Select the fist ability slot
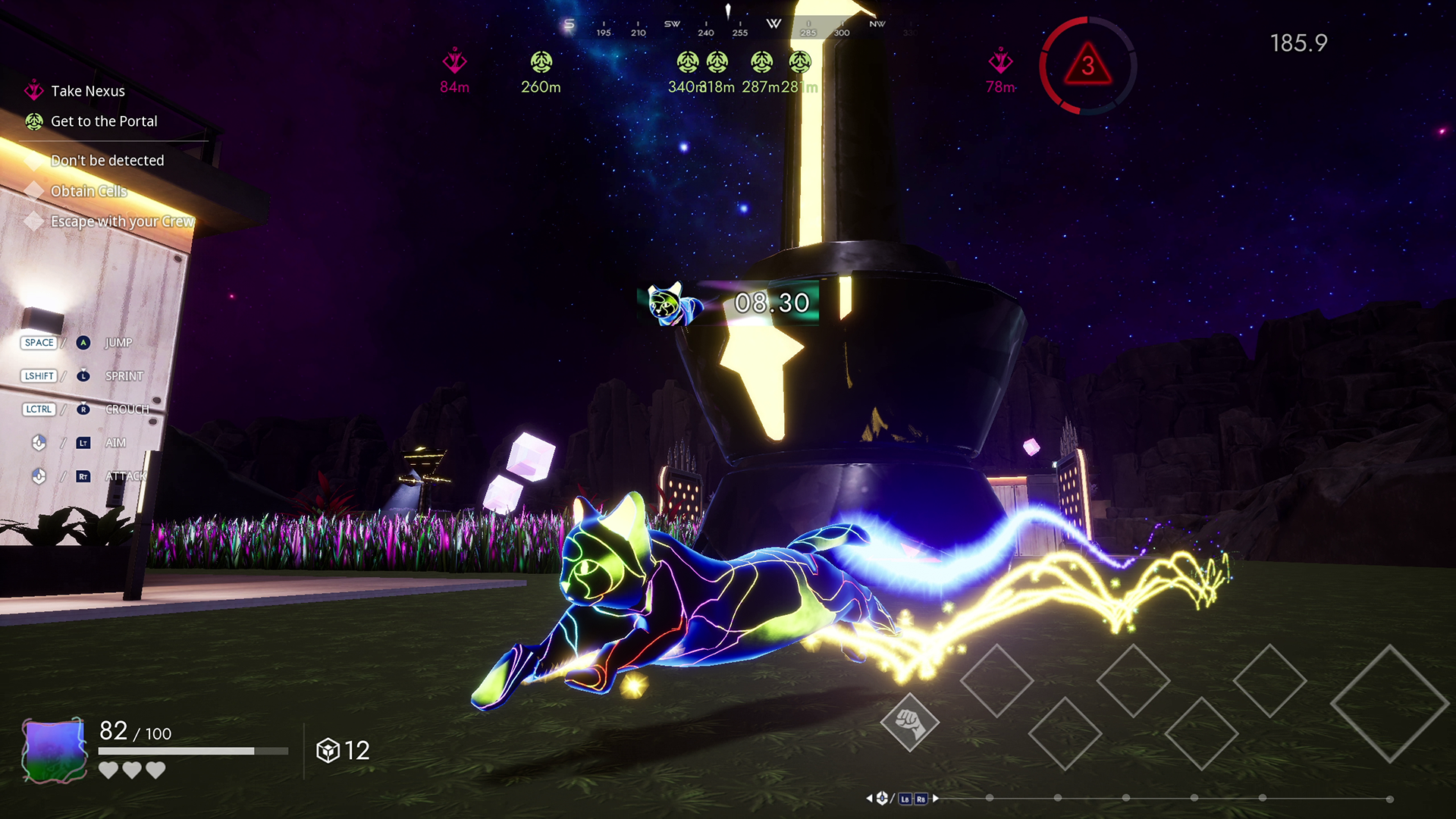This screenshot has width=1456, height=819. click(909, 723)
